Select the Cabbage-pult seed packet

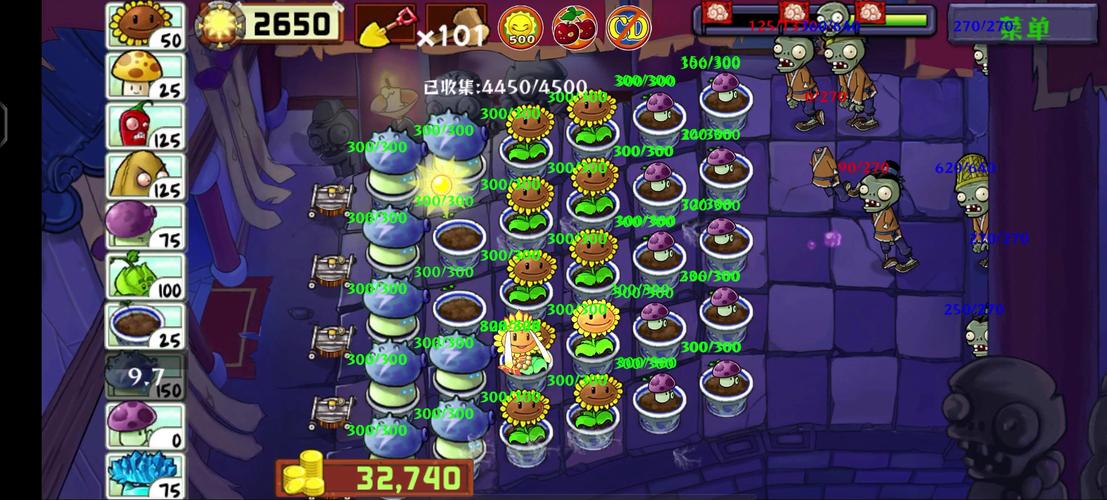(x=145, y=276)
